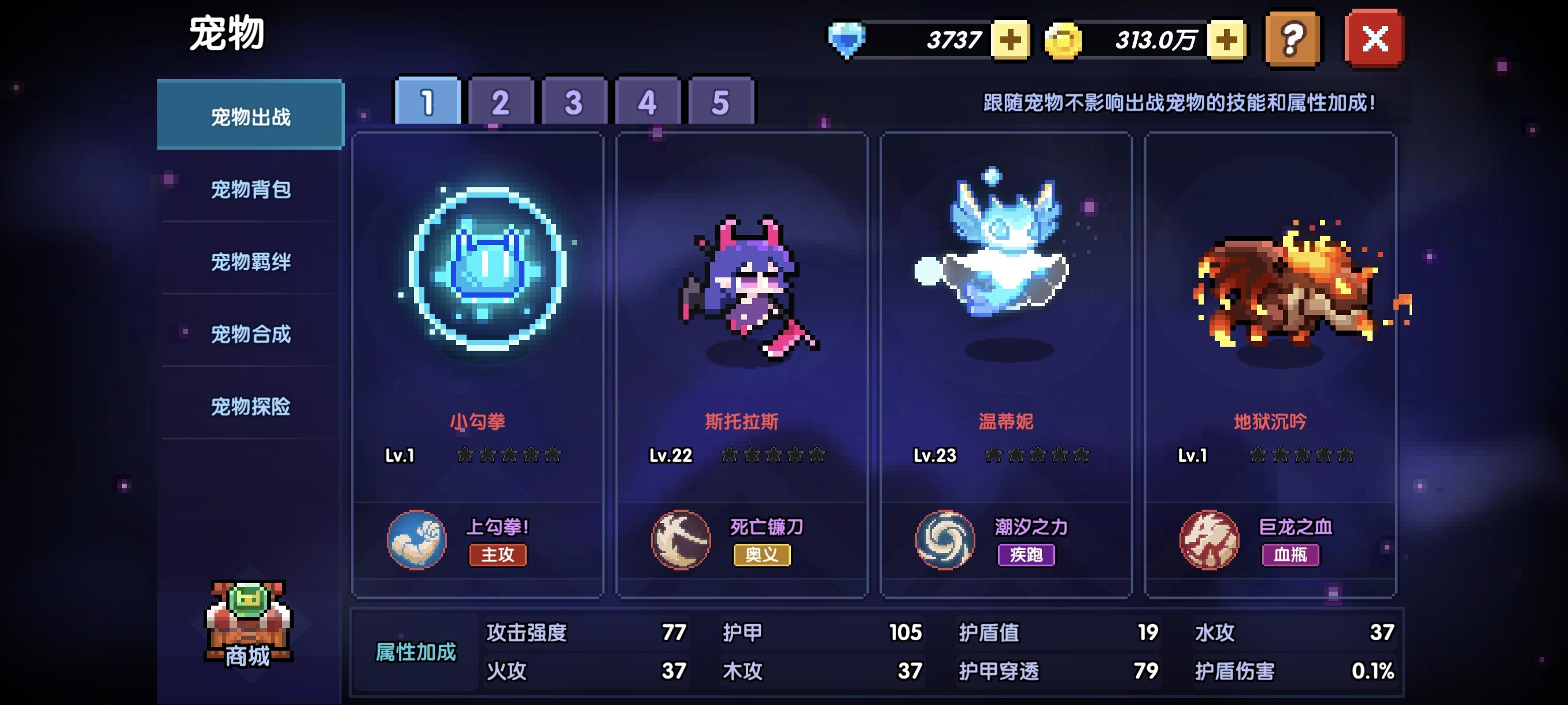Viewport: 1568px width, 705px height.
Task: Click the diamond currency icon
Action: [x=846, y=40]
